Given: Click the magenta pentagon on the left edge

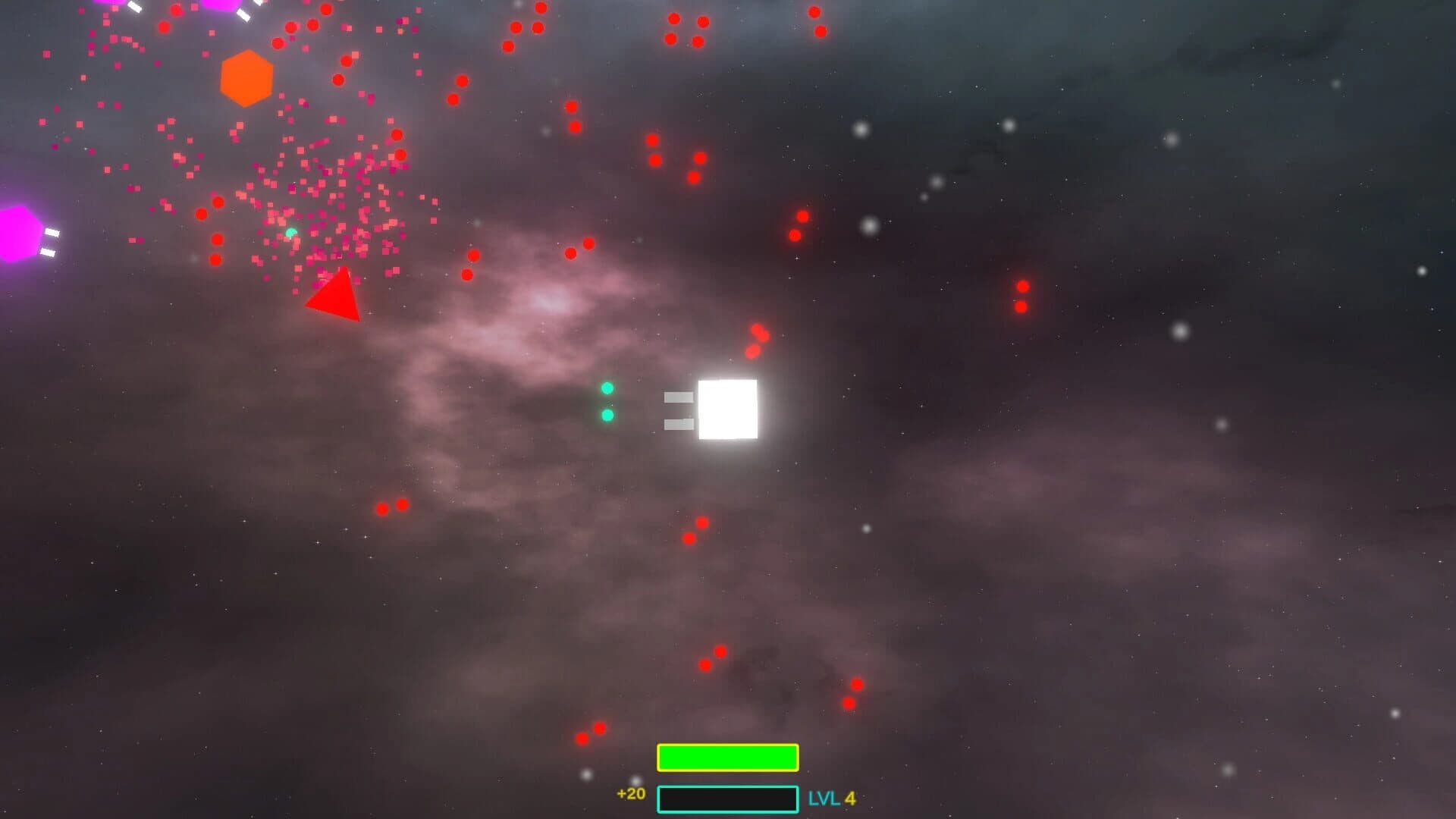Looking at the screenshot, I should [x=11, y=231].
